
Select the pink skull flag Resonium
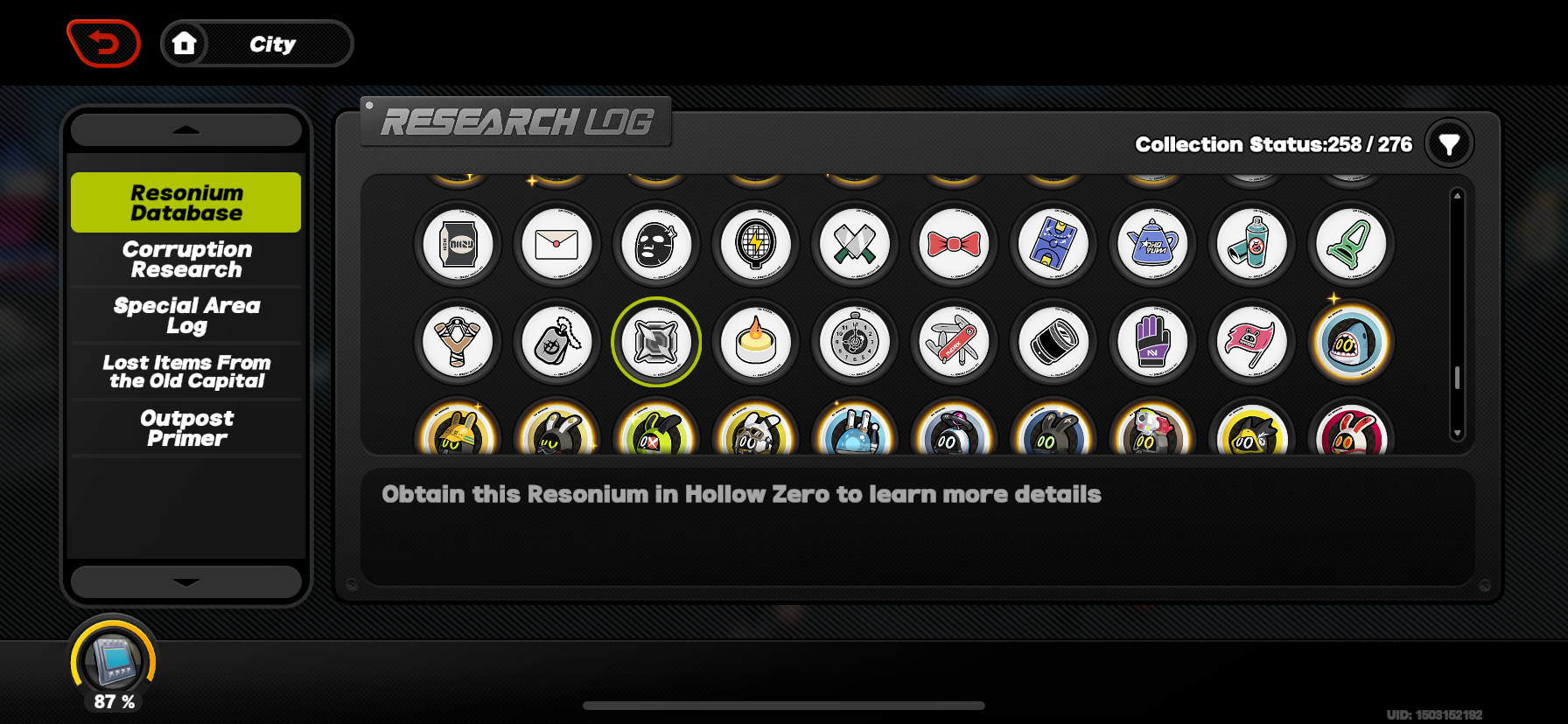point(1252,343)
